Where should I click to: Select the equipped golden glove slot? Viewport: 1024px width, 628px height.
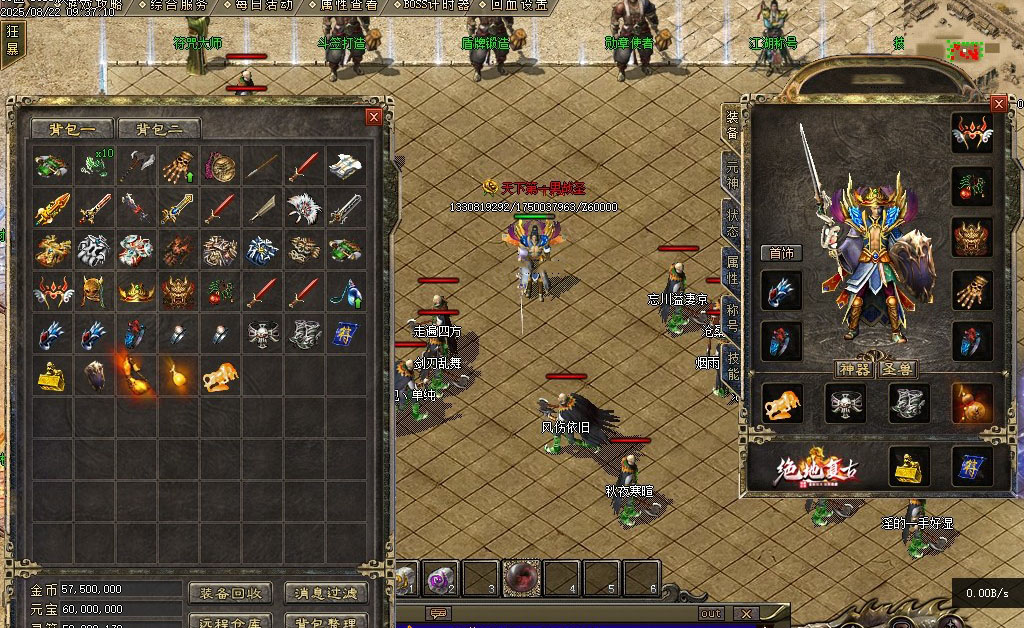pyautogui.click(x=972, y=290)
